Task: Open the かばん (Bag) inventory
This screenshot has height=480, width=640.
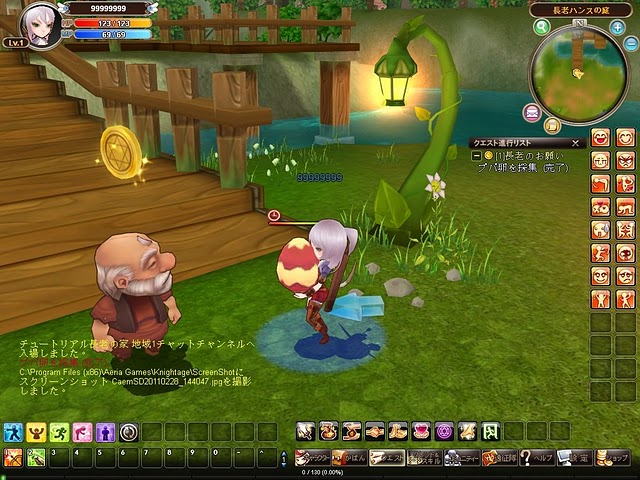Action: (x=349, y=457)
